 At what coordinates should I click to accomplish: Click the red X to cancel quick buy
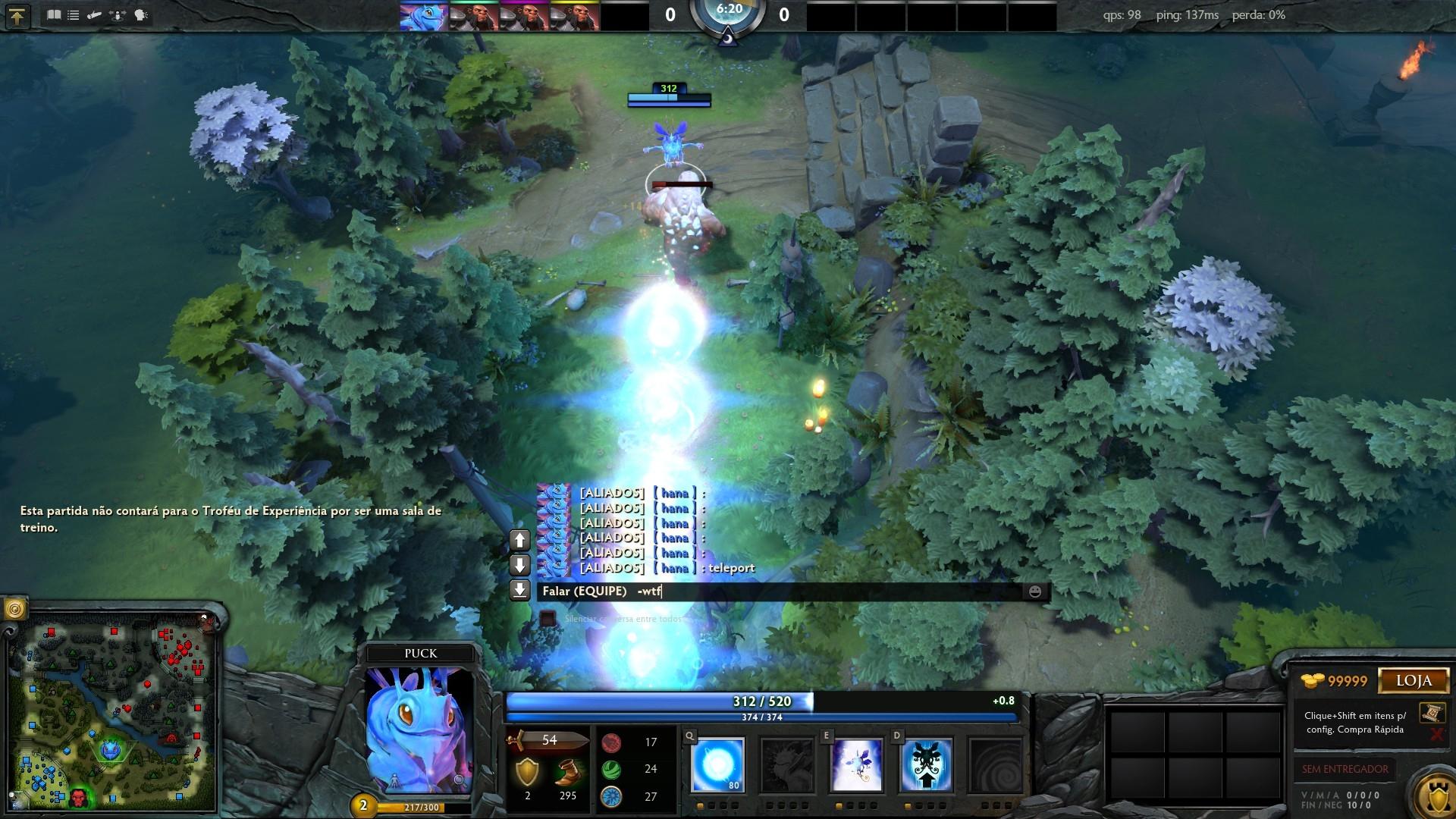click(1438, 733)
